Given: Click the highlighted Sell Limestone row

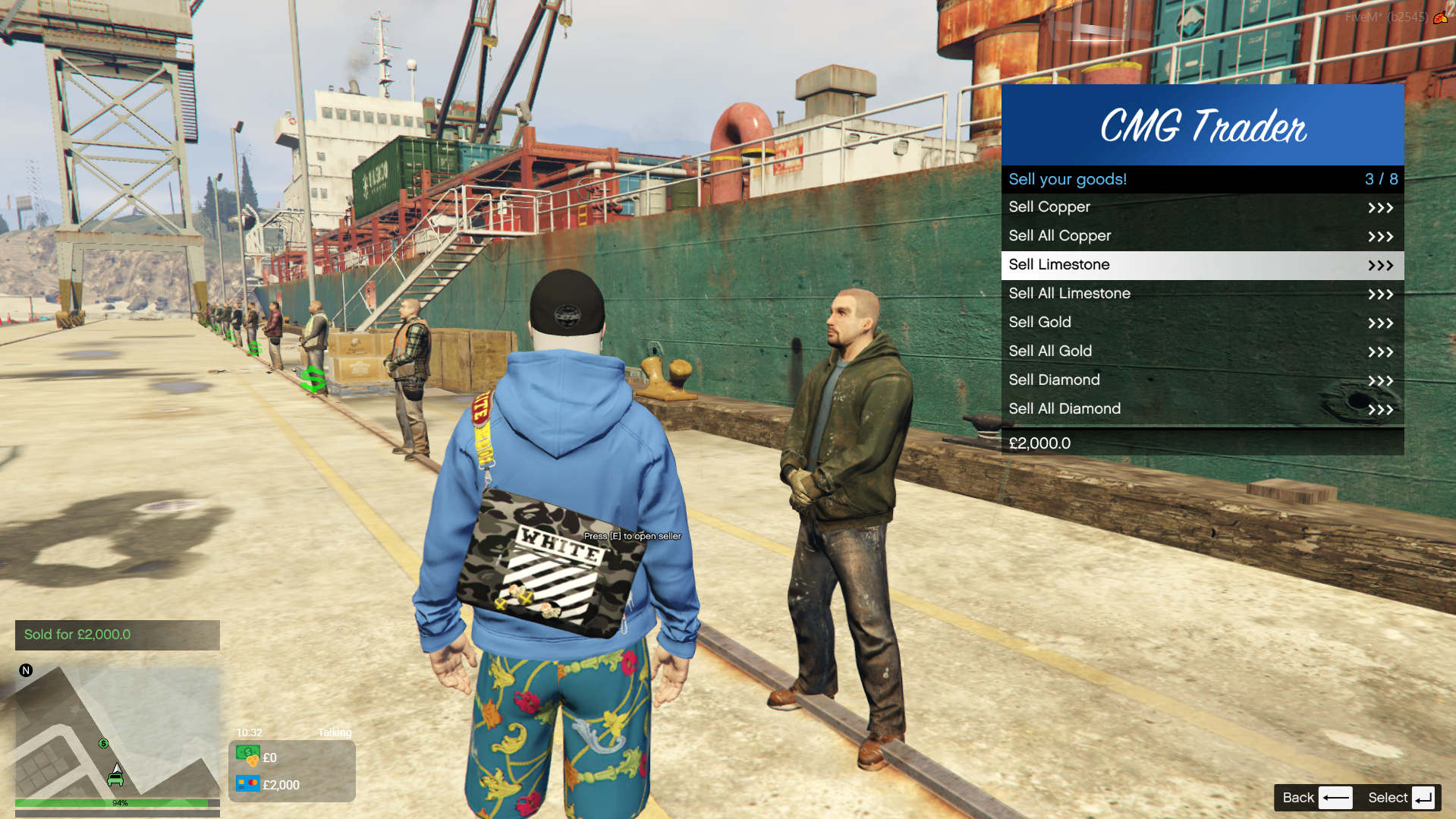Looking at the screenshot, I should point(1202,265).
